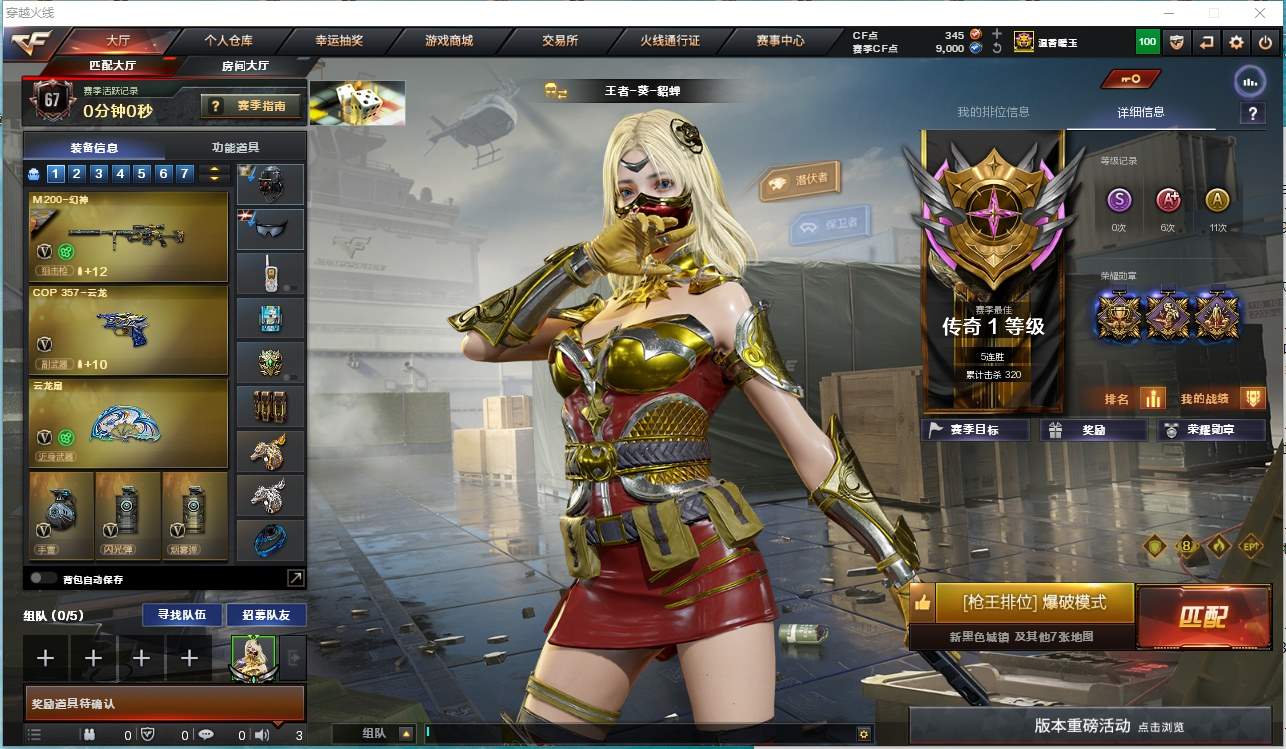Image resolution: width=1286 pixels, height=749 pixels.
Task: Start matchmaking with the 匹配 button
Action: [1203, 616]
